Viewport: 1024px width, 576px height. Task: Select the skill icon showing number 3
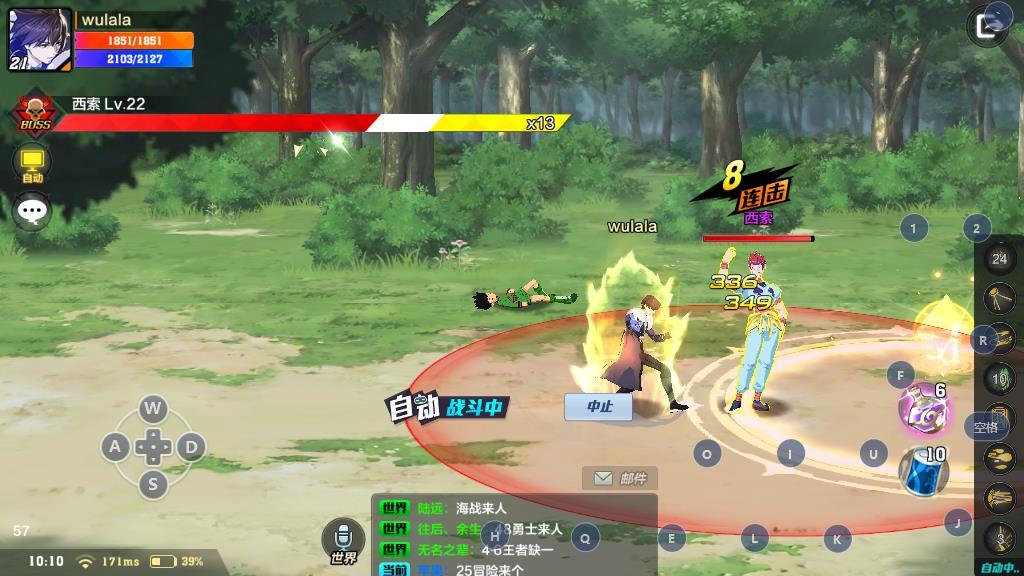point(999,539)
